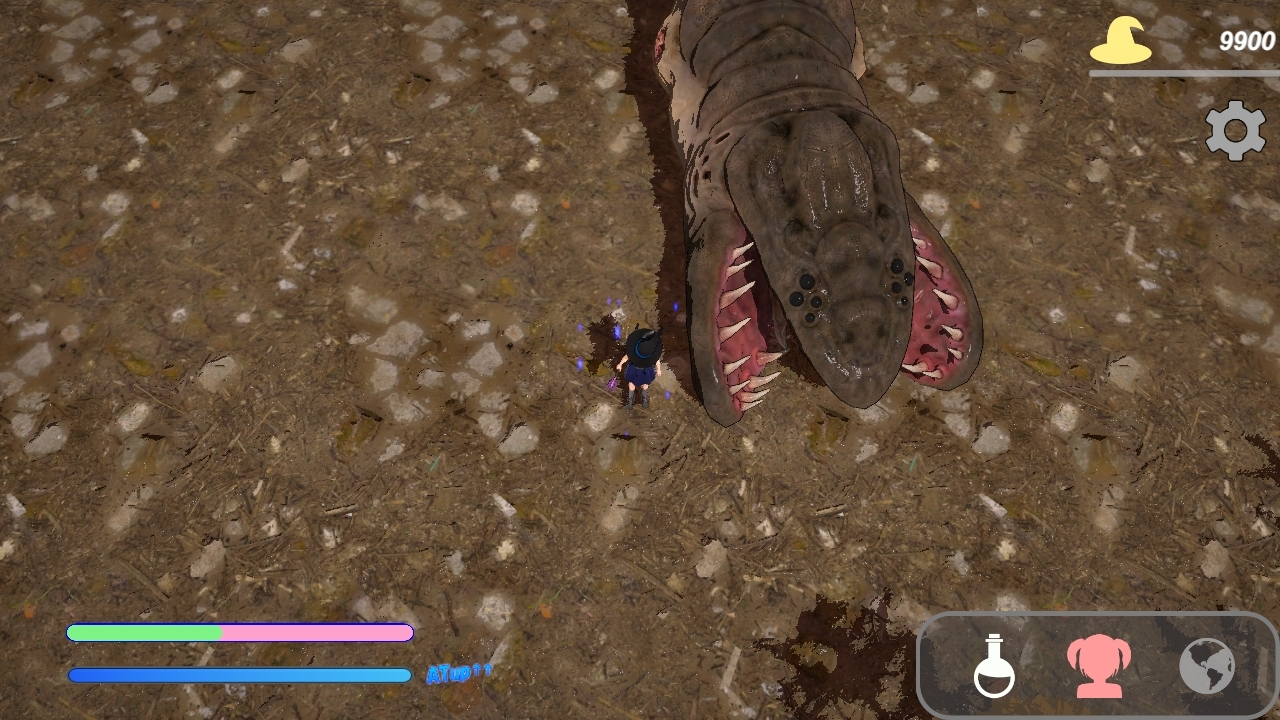Open the pink character silhouette menu
The width and height of the screenshot is (1280, 720).
(x=1098, y=666)
